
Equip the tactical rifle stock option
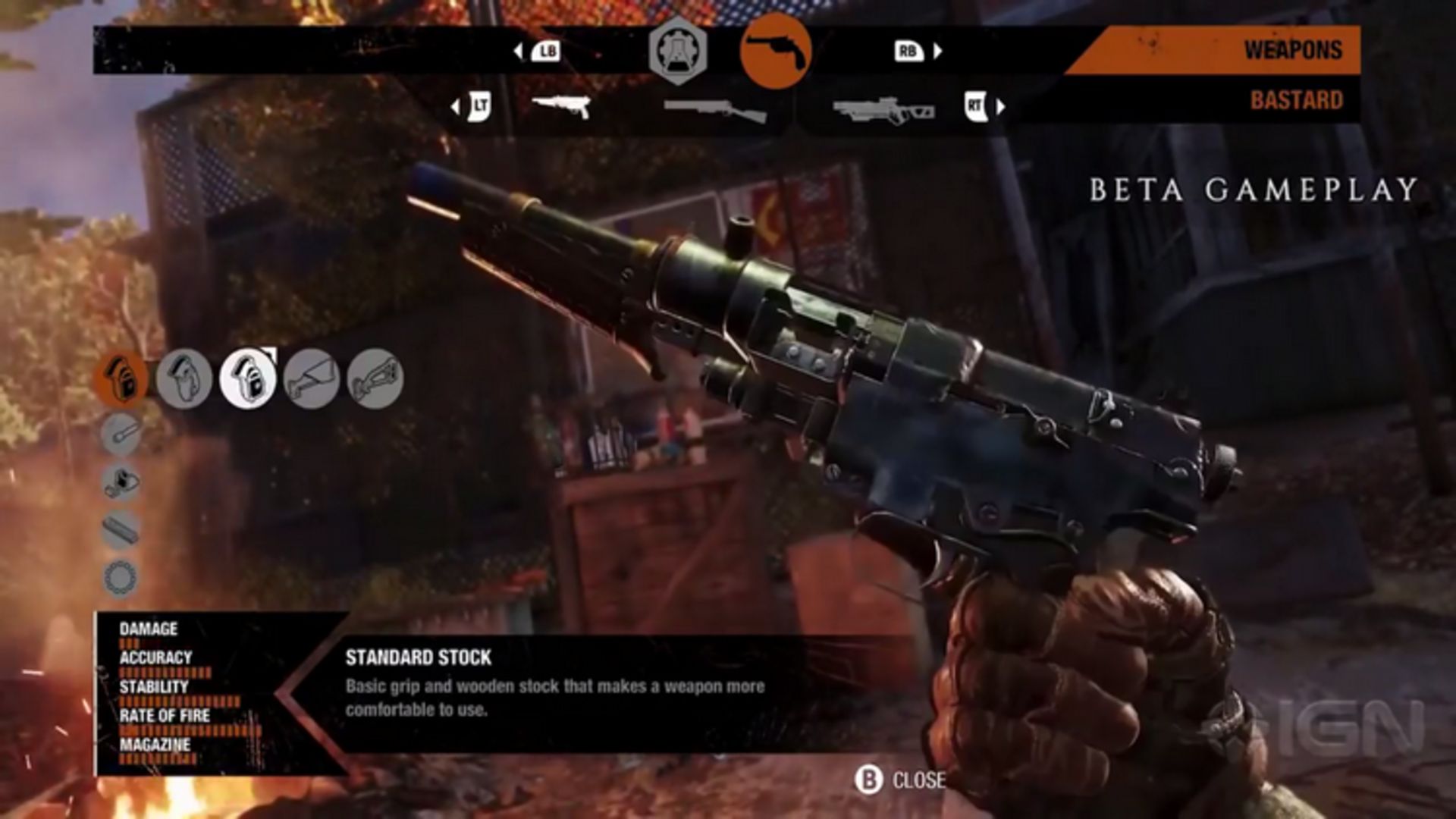(375, 378)
